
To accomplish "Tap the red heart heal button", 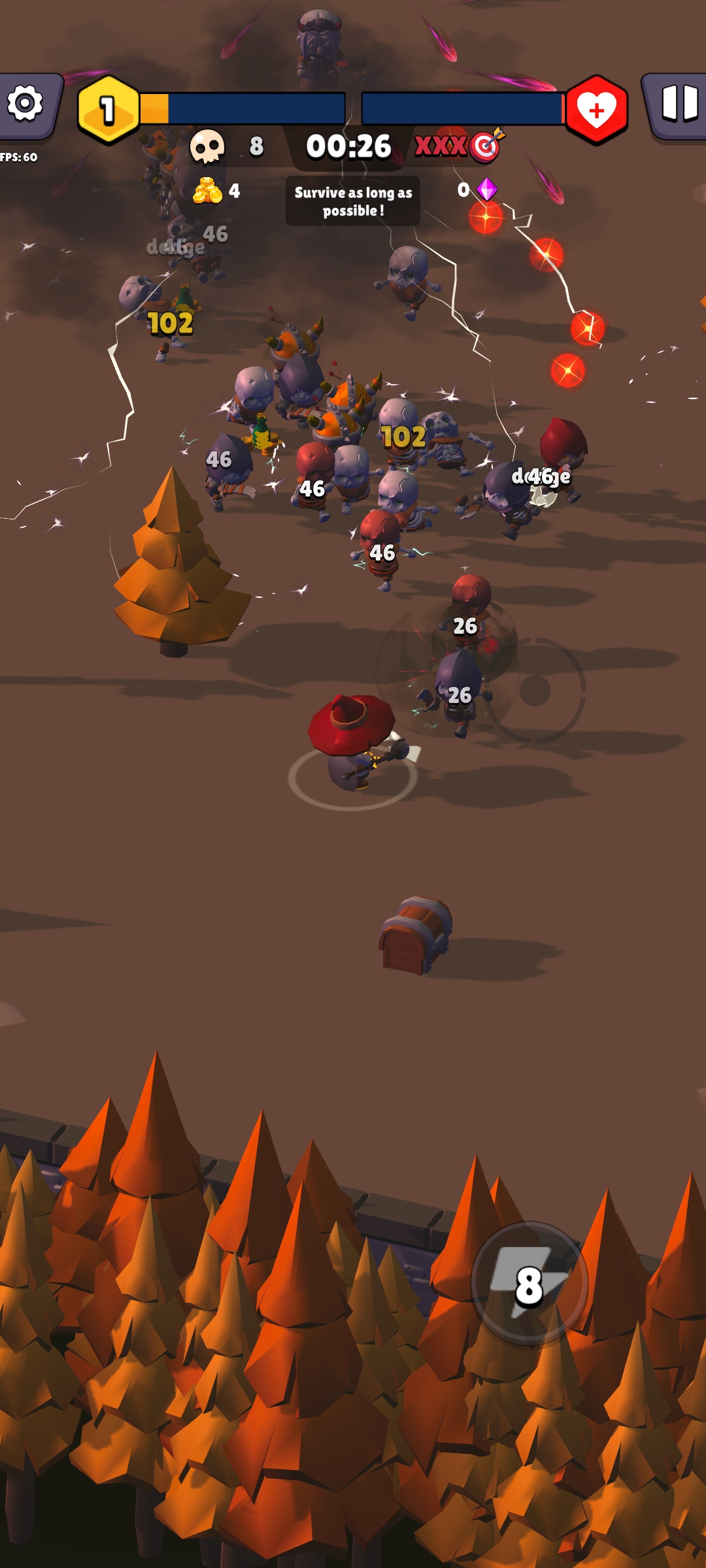I will [x=596, y=110].
